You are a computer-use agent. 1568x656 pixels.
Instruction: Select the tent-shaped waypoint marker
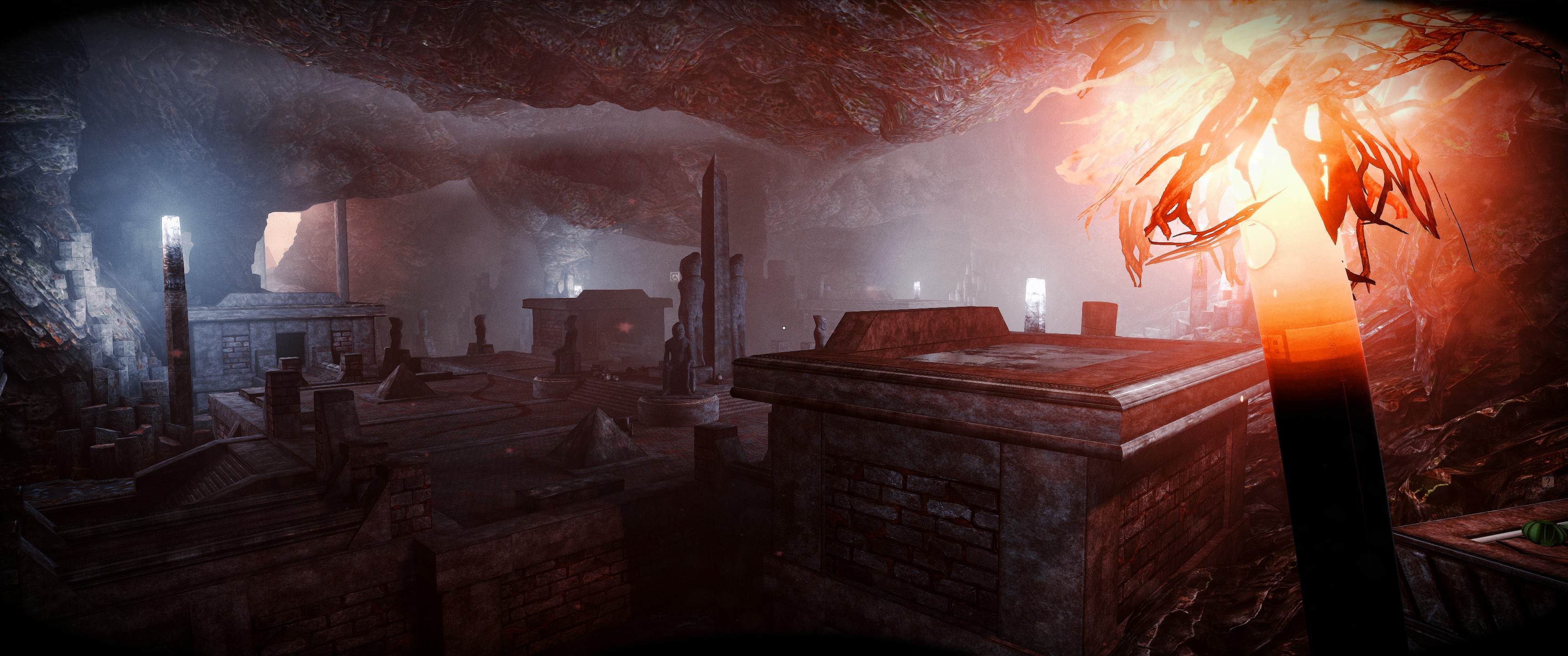tap(675, 276)
